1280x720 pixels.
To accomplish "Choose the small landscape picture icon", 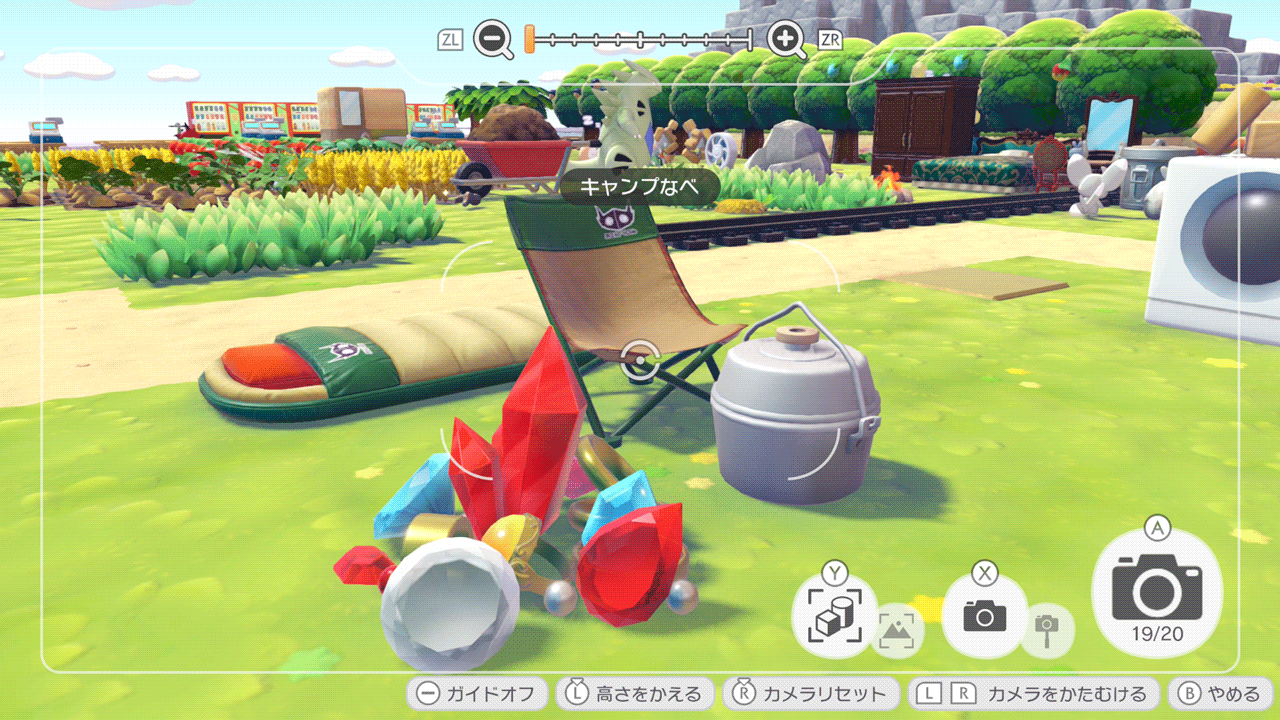I will click(x=897, y=631).
